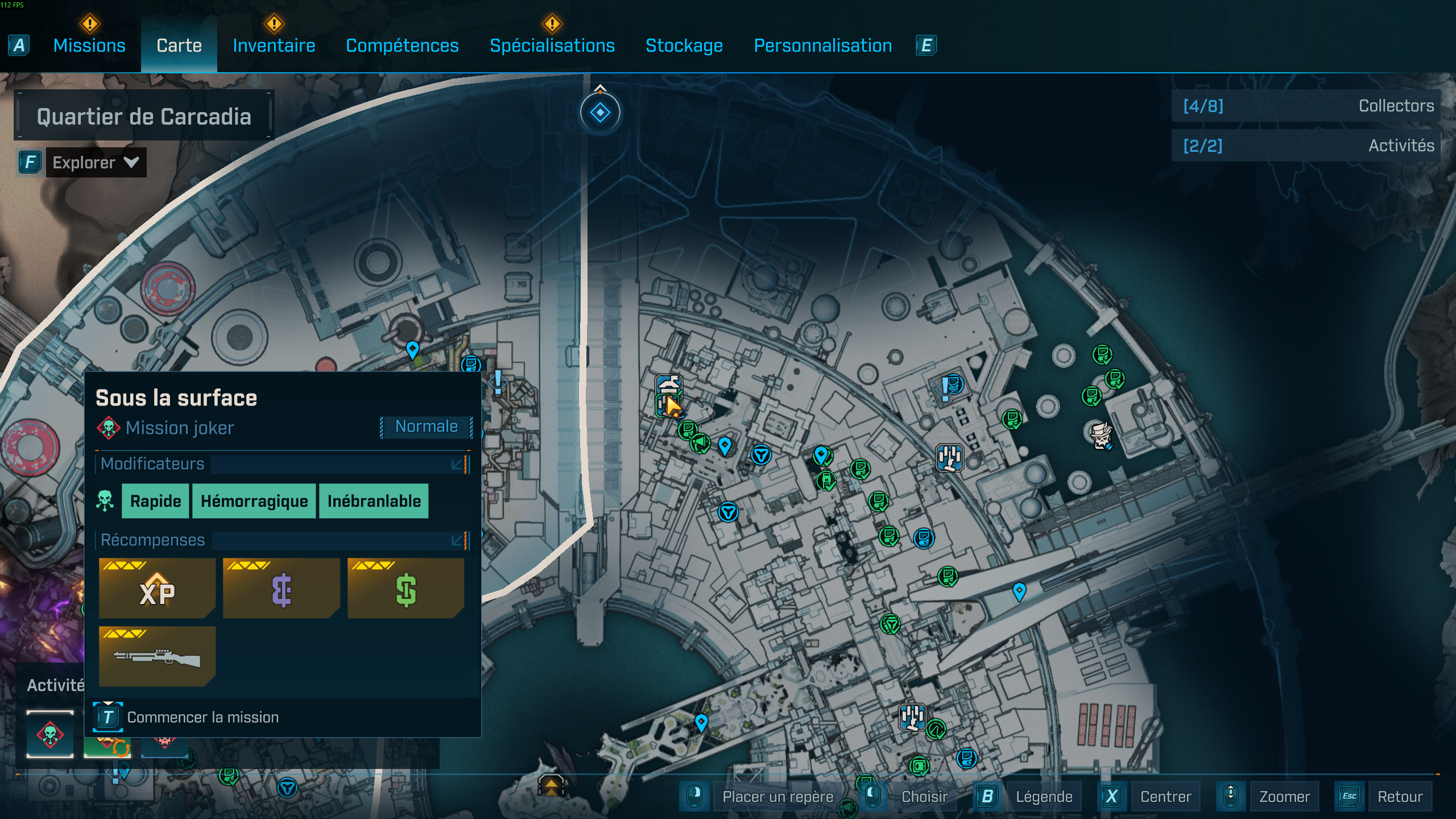This screenshot has width=1456, height=819.
Task: Choose the Inébranlable modifier tag
Action: (x=374, y=501)
